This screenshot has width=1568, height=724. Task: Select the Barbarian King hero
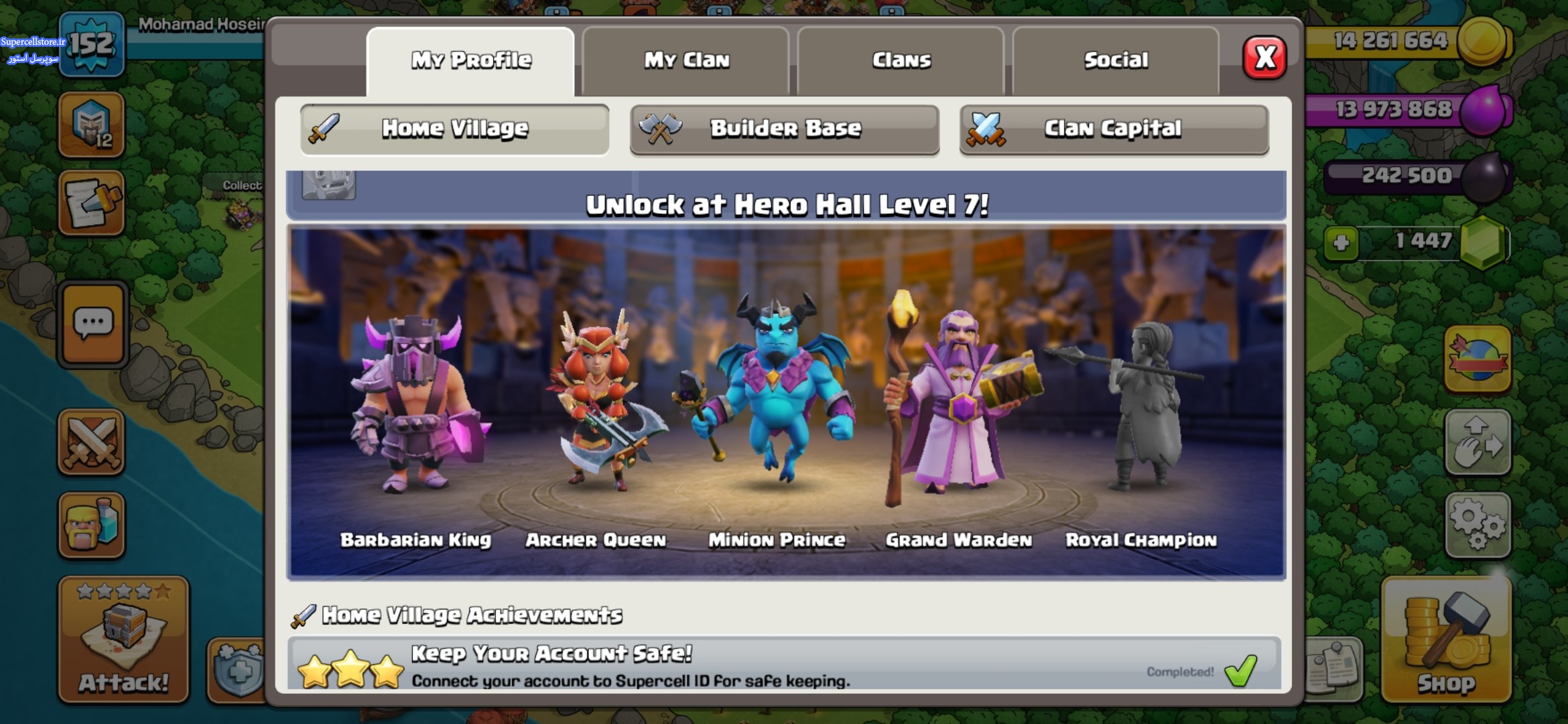(415, 409)
